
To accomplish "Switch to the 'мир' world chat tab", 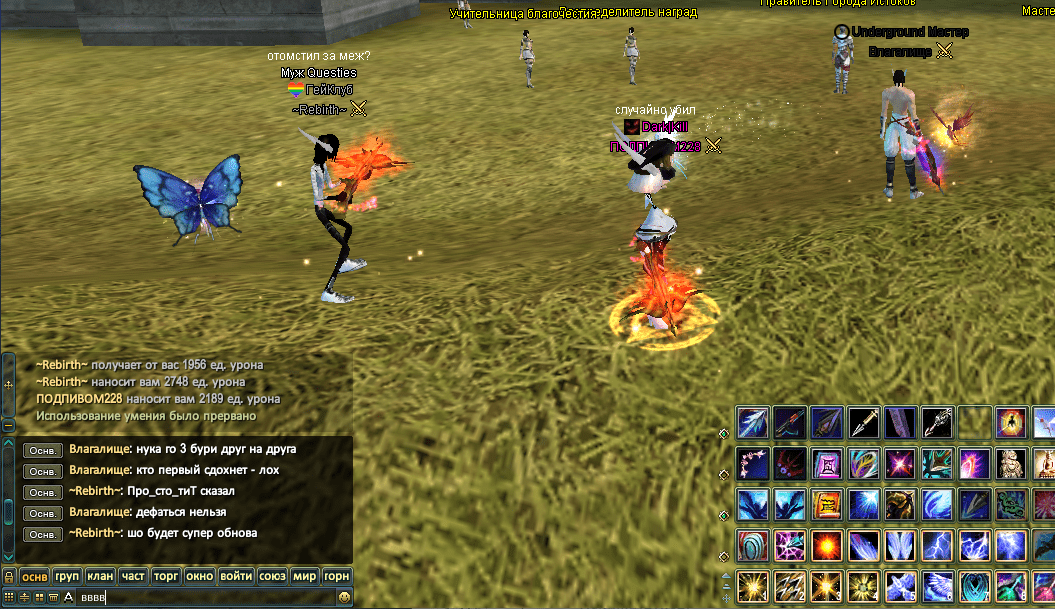I will pos(306,577).
